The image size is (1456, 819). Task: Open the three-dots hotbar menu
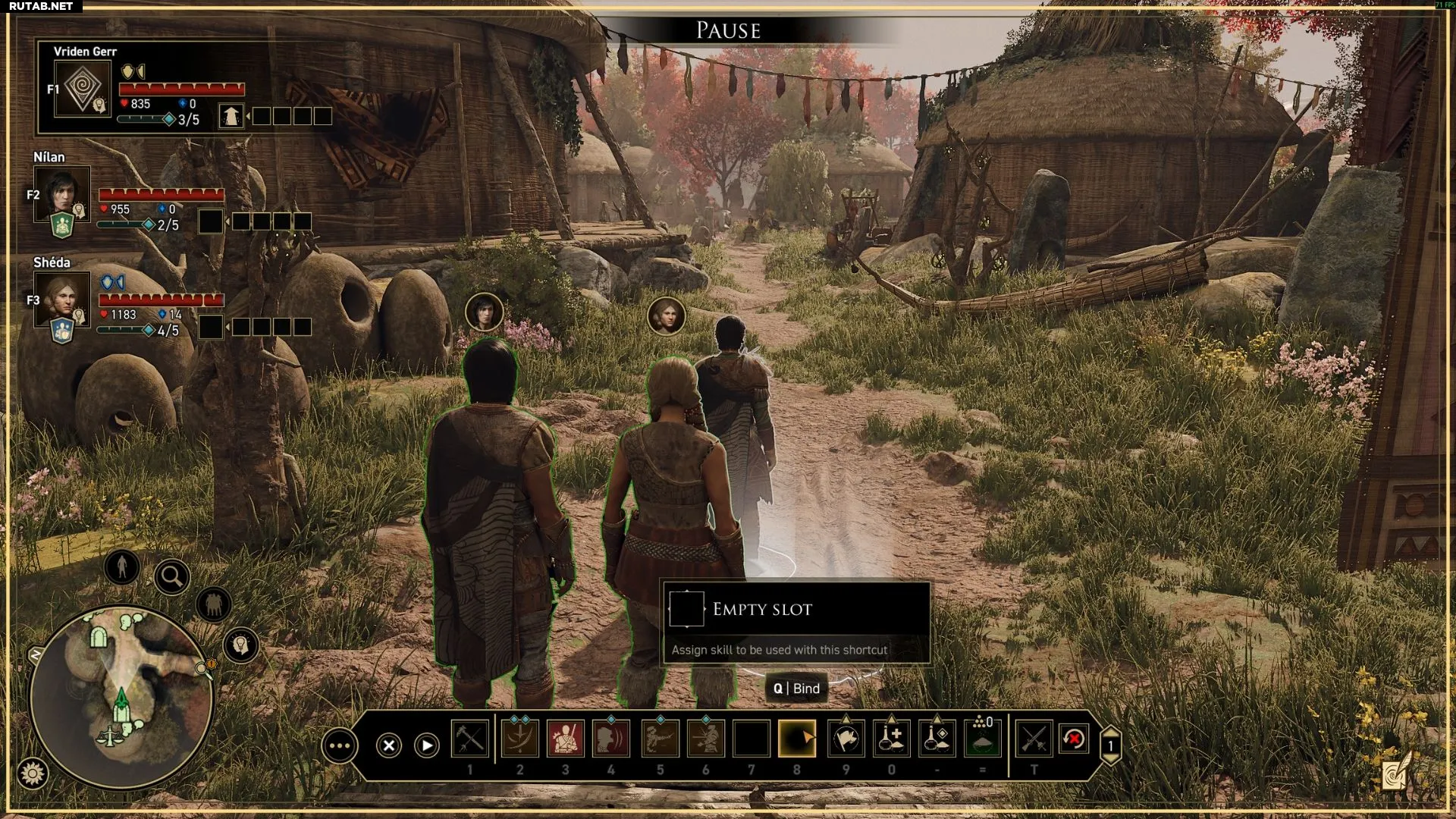[x=339, y=746]
